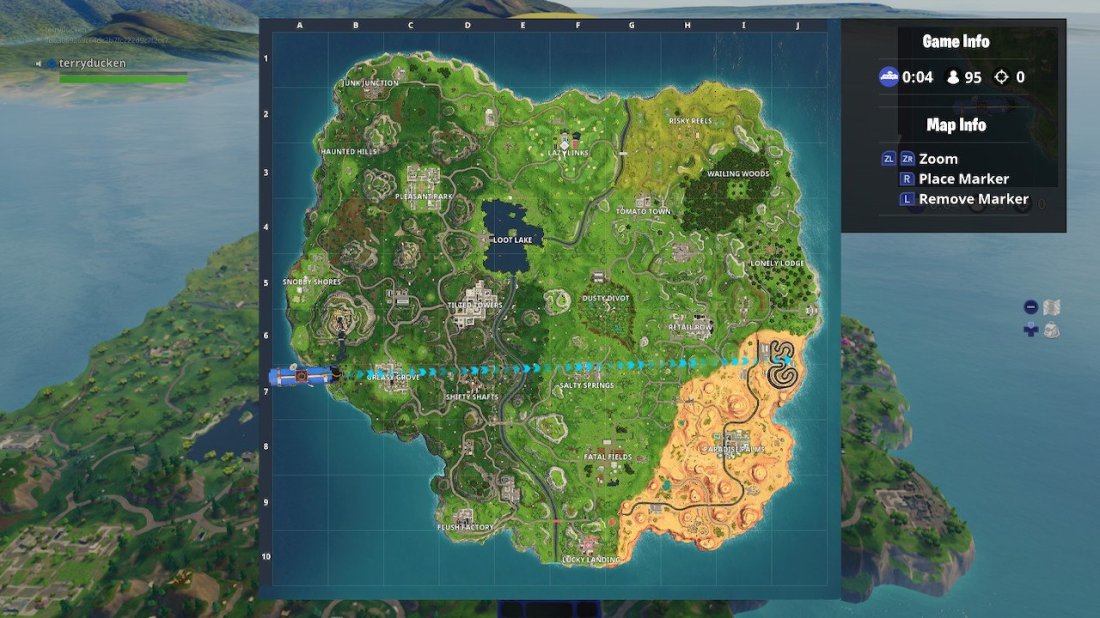Viewport: 1100px width, 618px height.
Task: Mark Salty Springs on the map
Action: 586,384
